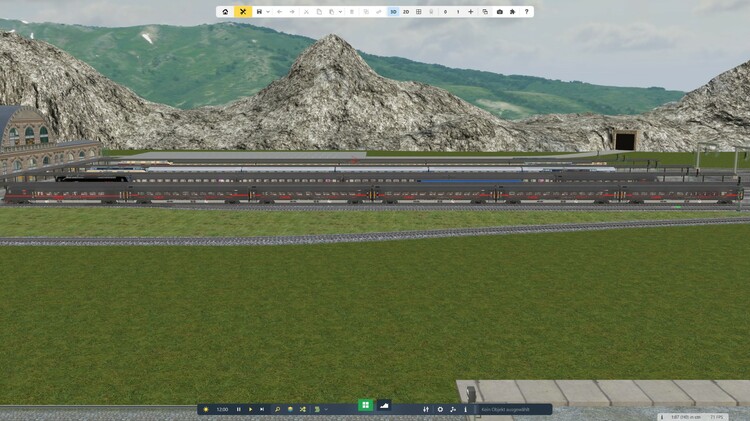The image size is (750, 421).
Task: Toggle the grid display button
Action: click(x=419, y=12)
